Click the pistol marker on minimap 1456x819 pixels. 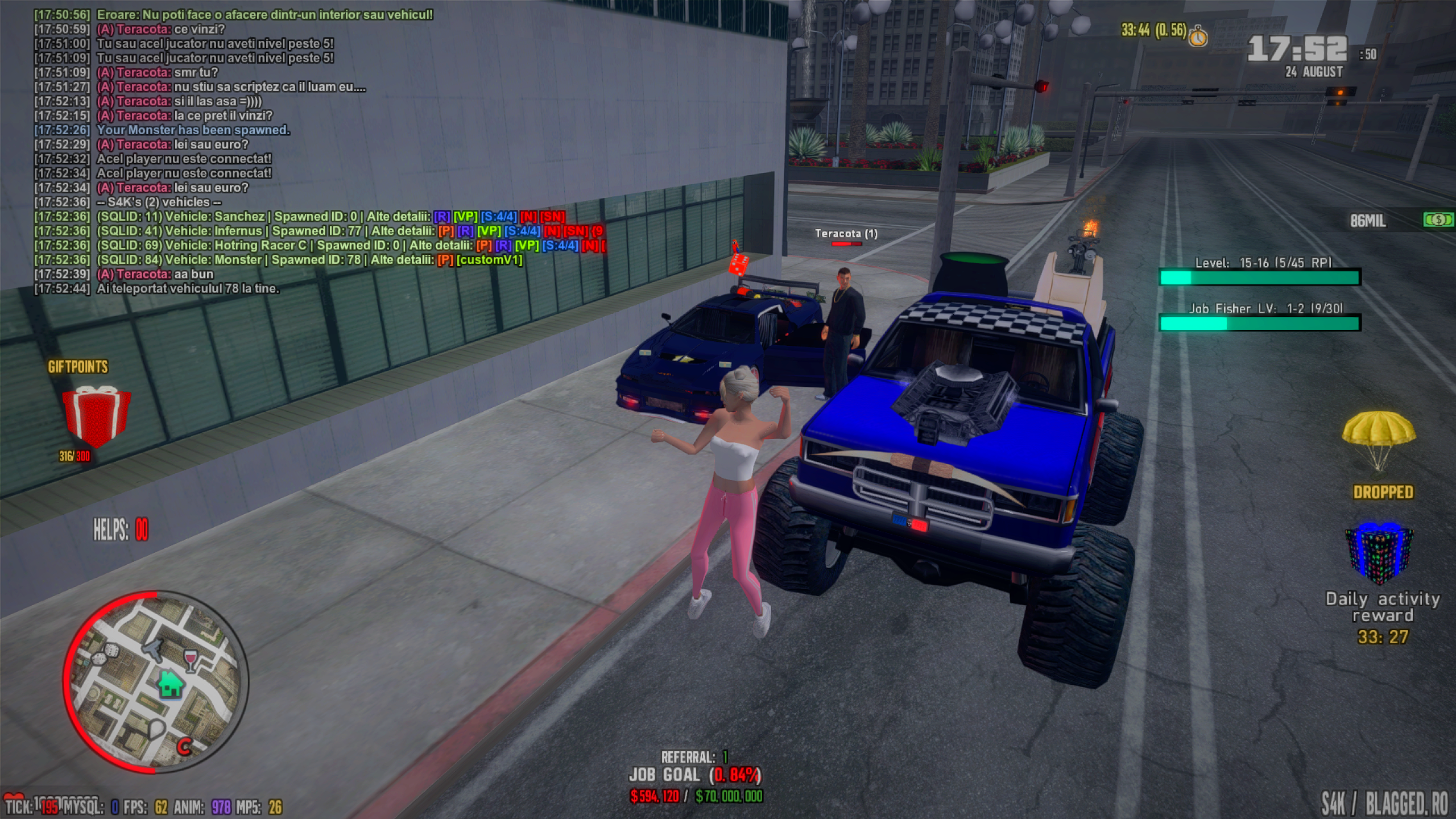point(153,648)
